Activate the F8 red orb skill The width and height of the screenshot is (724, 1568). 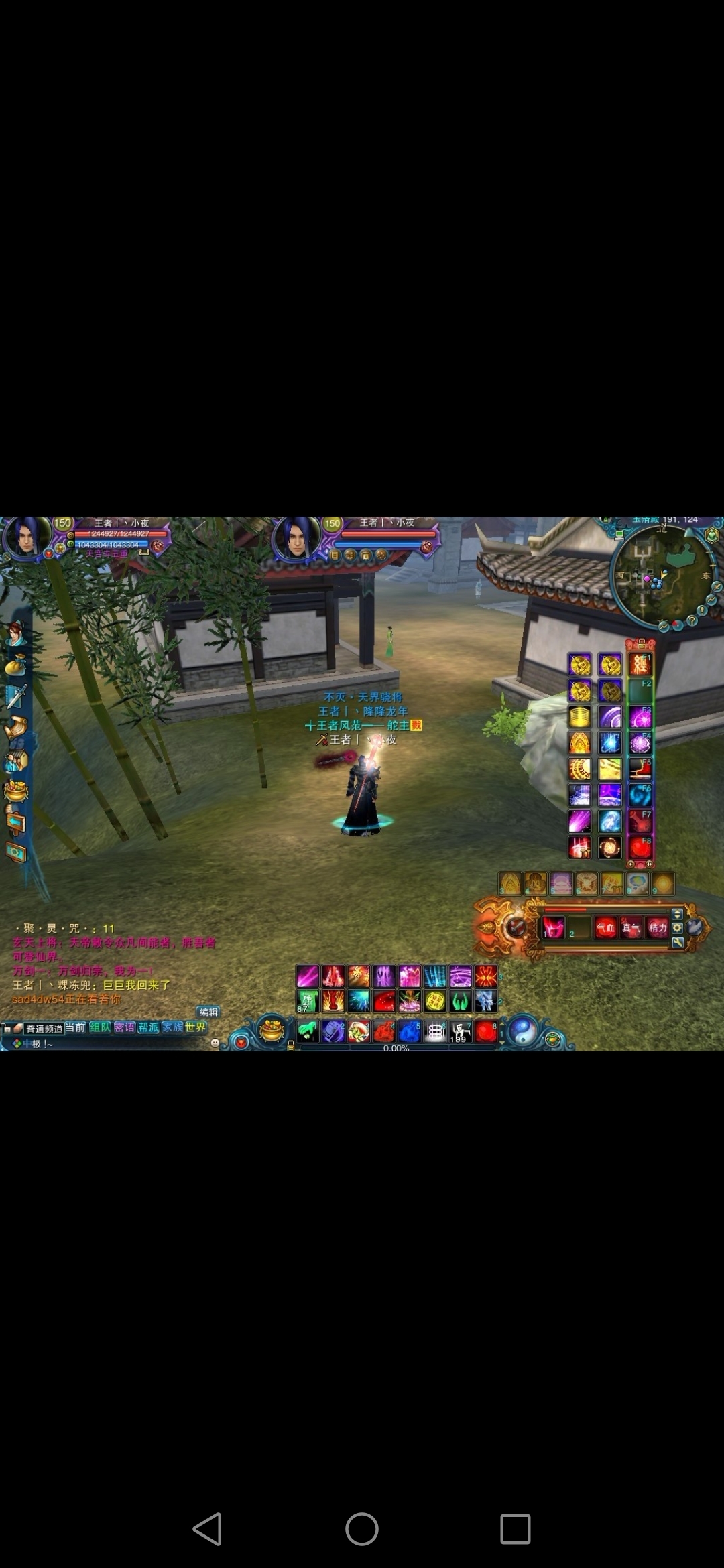[x=640, y=848]
